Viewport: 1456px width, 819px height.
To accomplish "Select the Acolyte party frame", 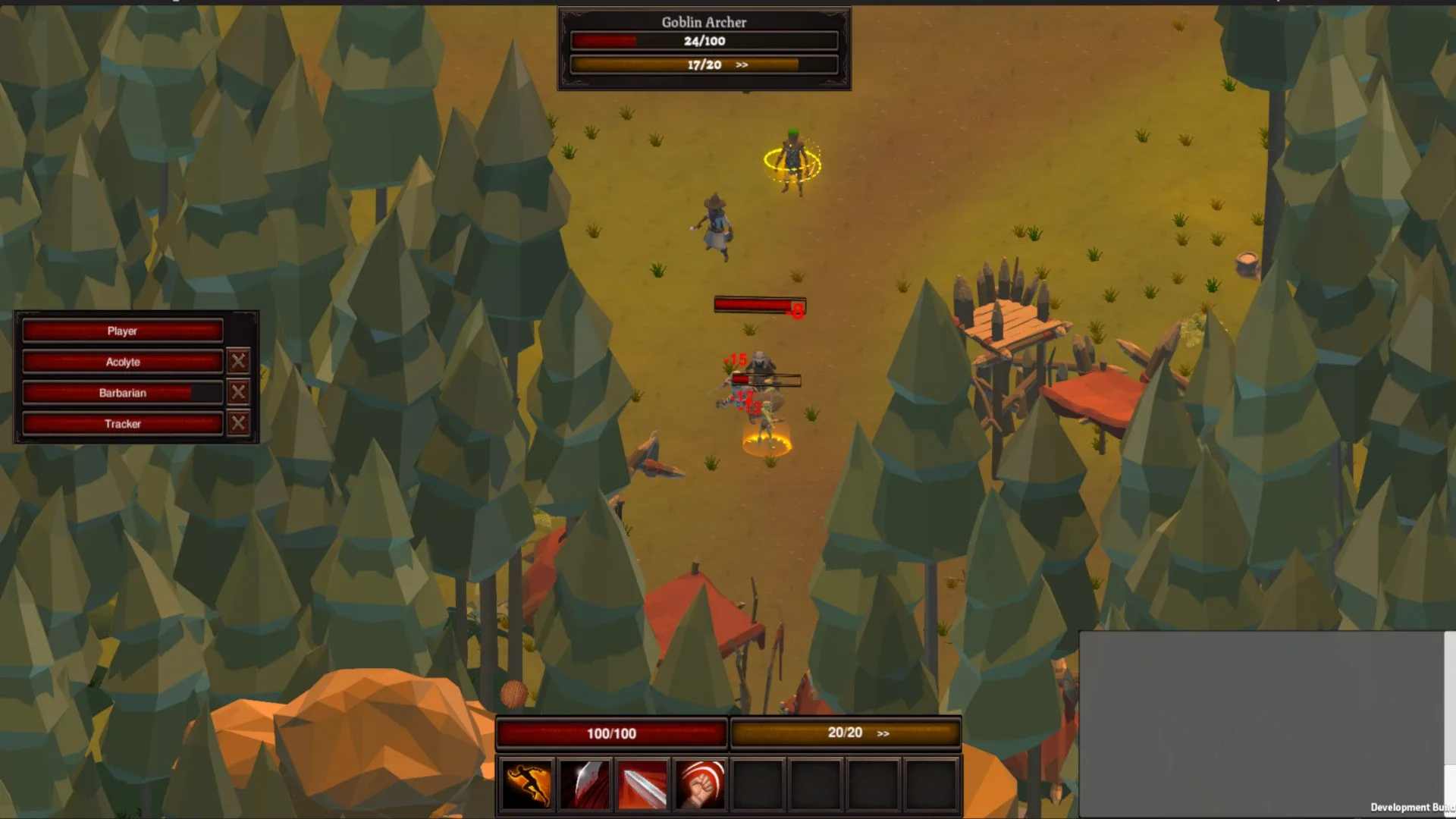I will click(122, 362).
